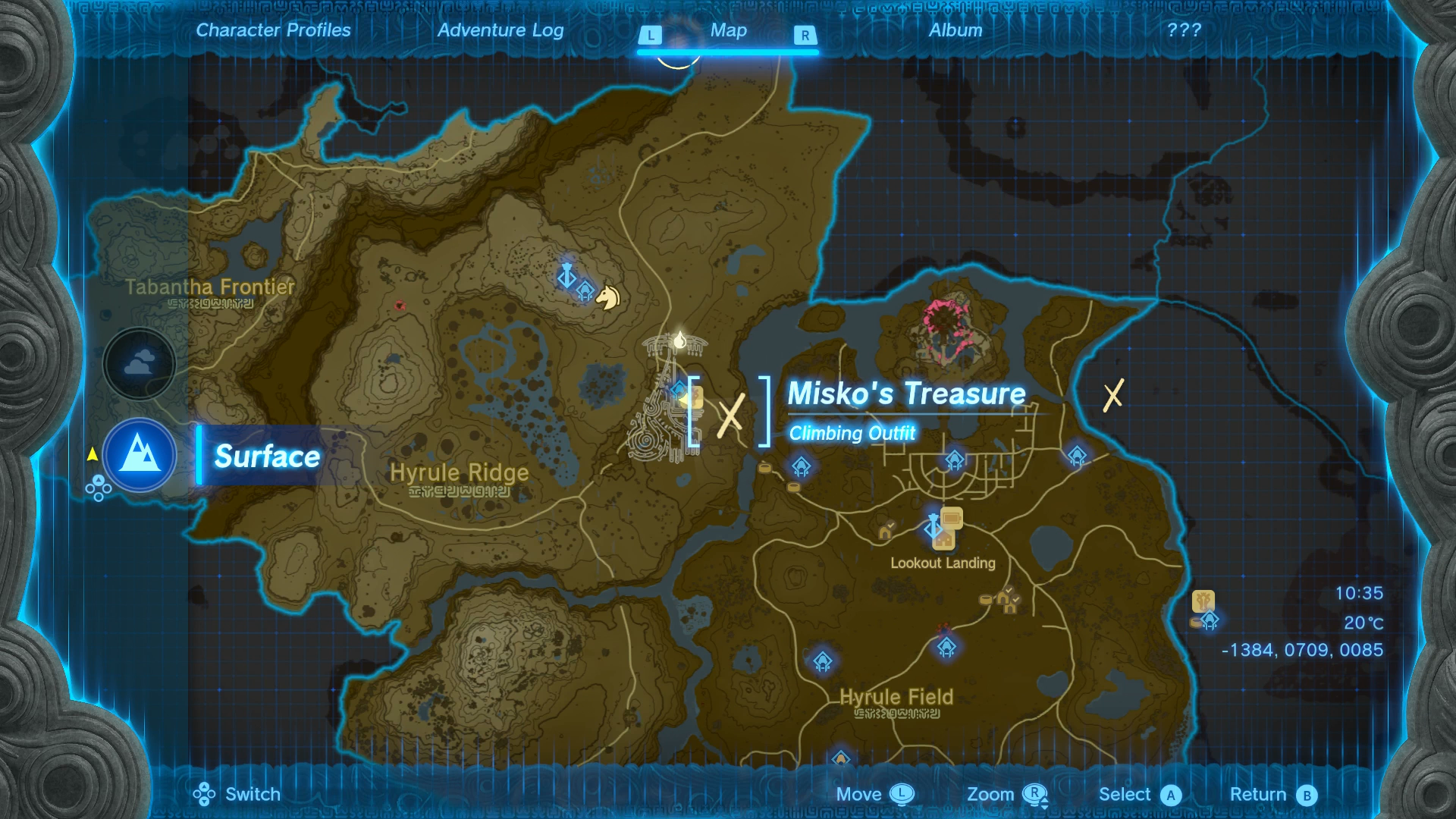Click the weather cloud icon in the sidebar
This screenshot has height=819, width=1456.
139,364
